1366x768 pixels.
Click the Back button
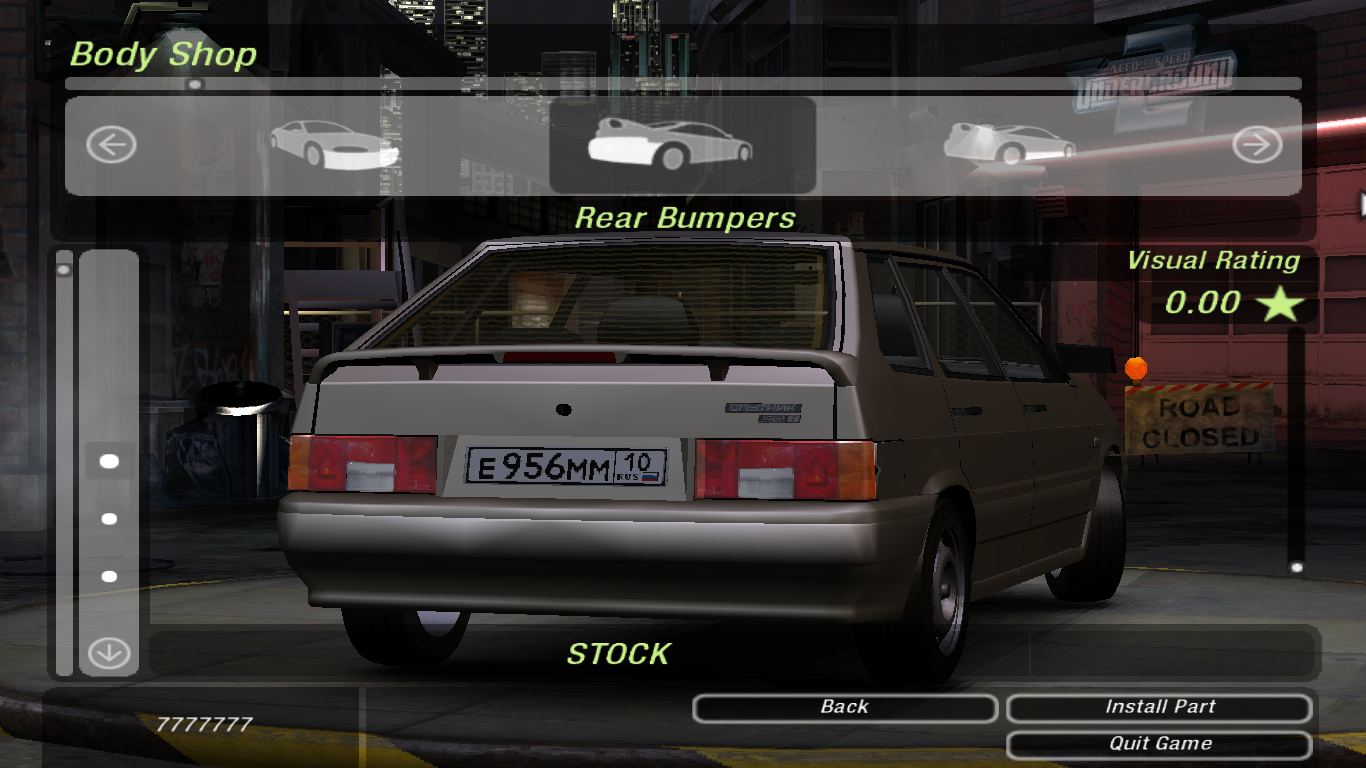[845, 708]
